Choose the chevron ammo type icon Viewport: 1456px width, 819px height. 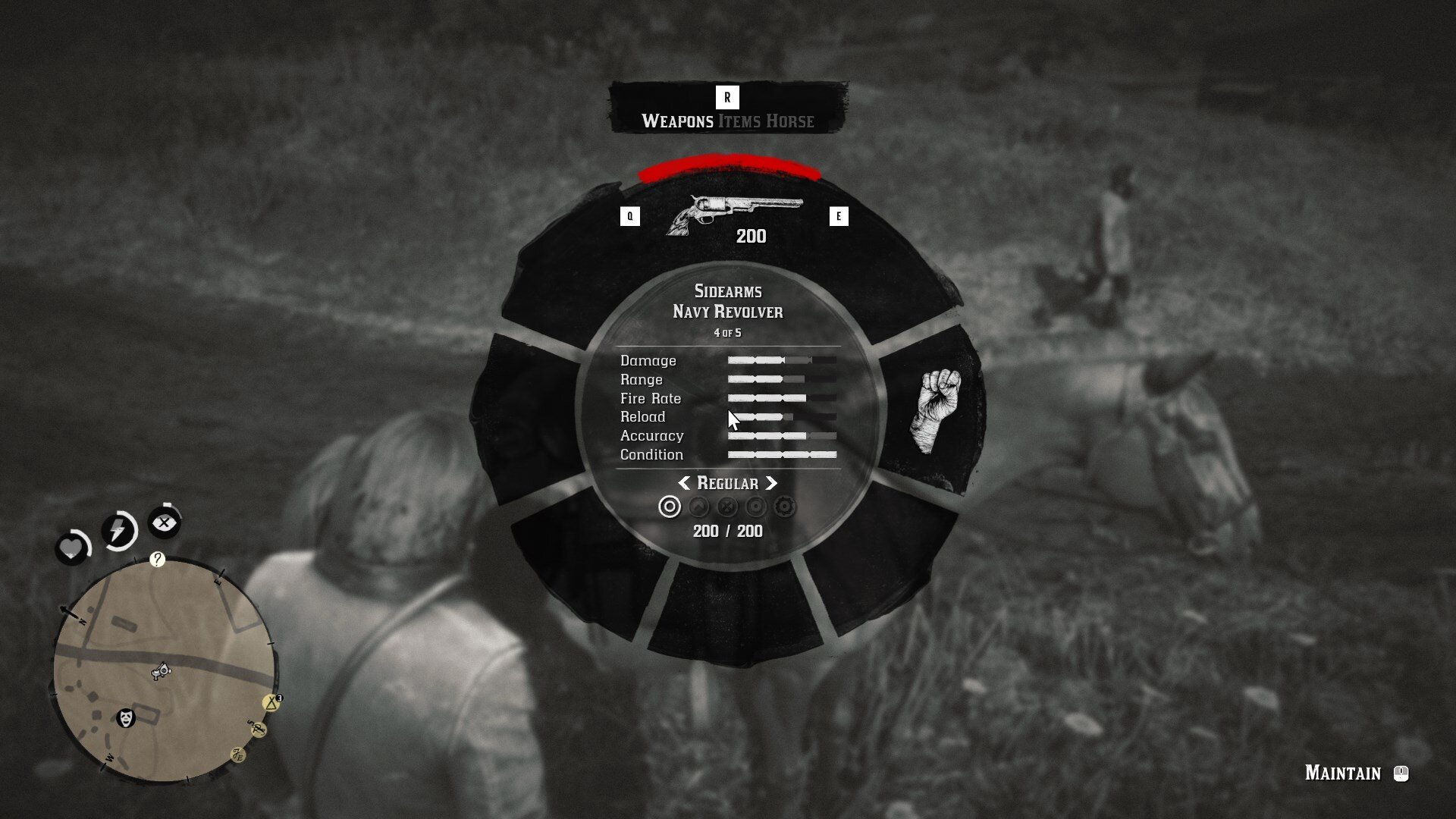pyautogui.click(x=698, y=507)
